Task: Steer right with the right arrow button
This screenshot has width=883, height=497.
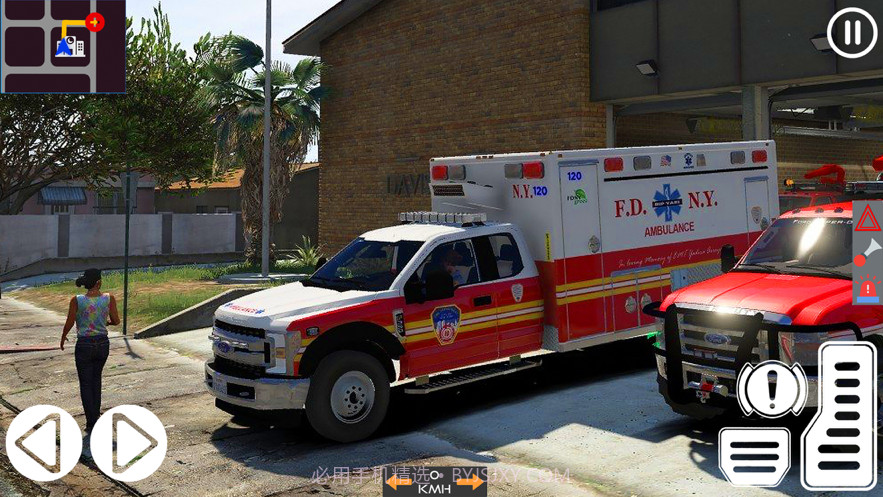Action: click(x=129, y=443)
